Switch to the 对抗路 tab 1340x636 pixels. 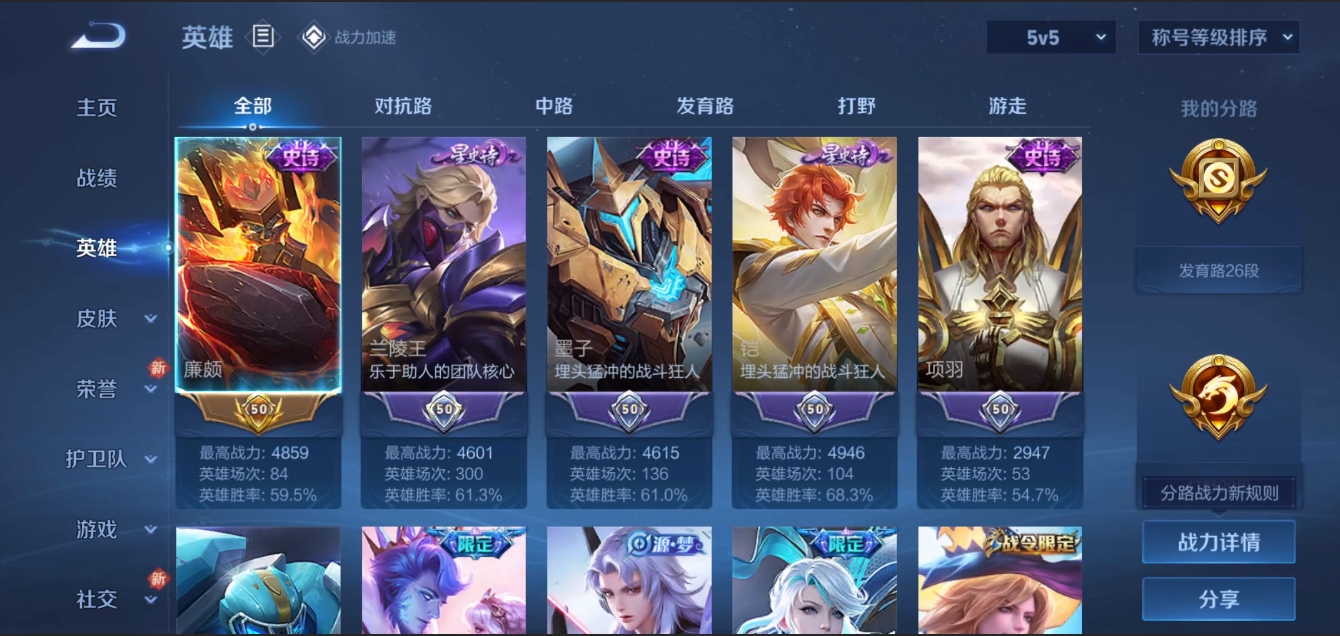(x=403, y=106)
